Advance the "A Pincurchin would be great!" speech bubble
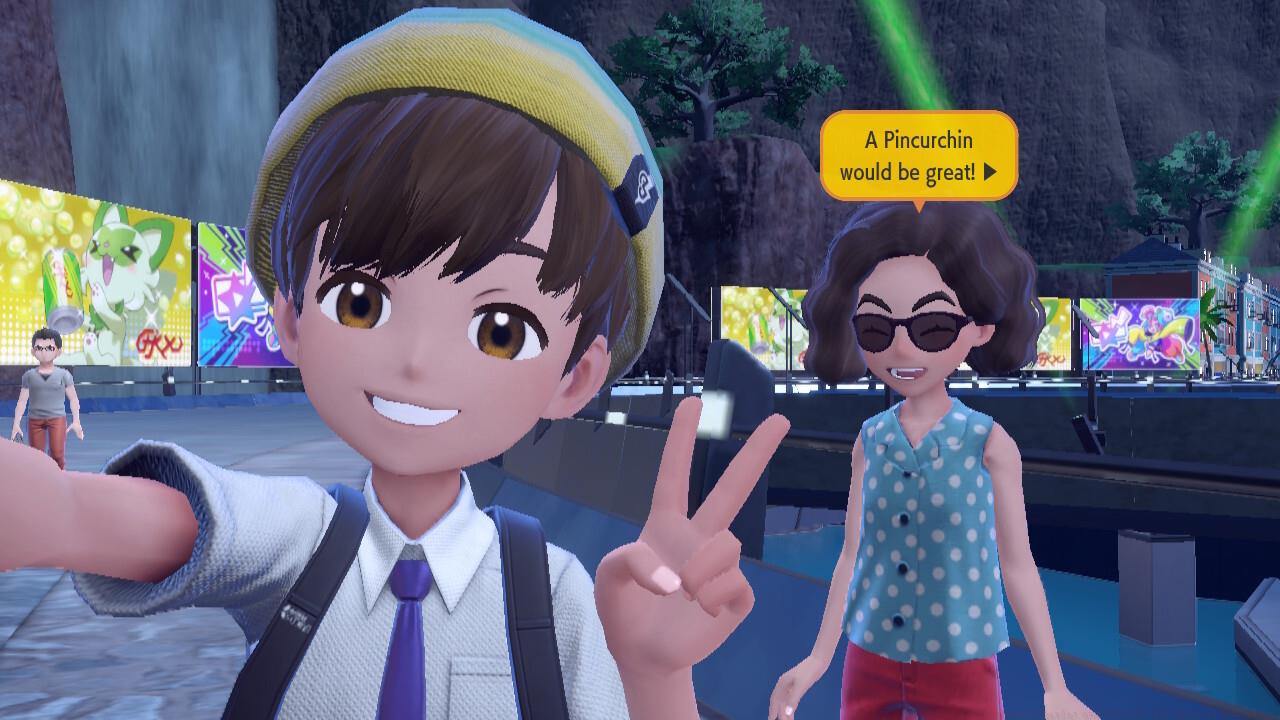The width and height of the screenshot is (1280, 720). tap(990, 172)
